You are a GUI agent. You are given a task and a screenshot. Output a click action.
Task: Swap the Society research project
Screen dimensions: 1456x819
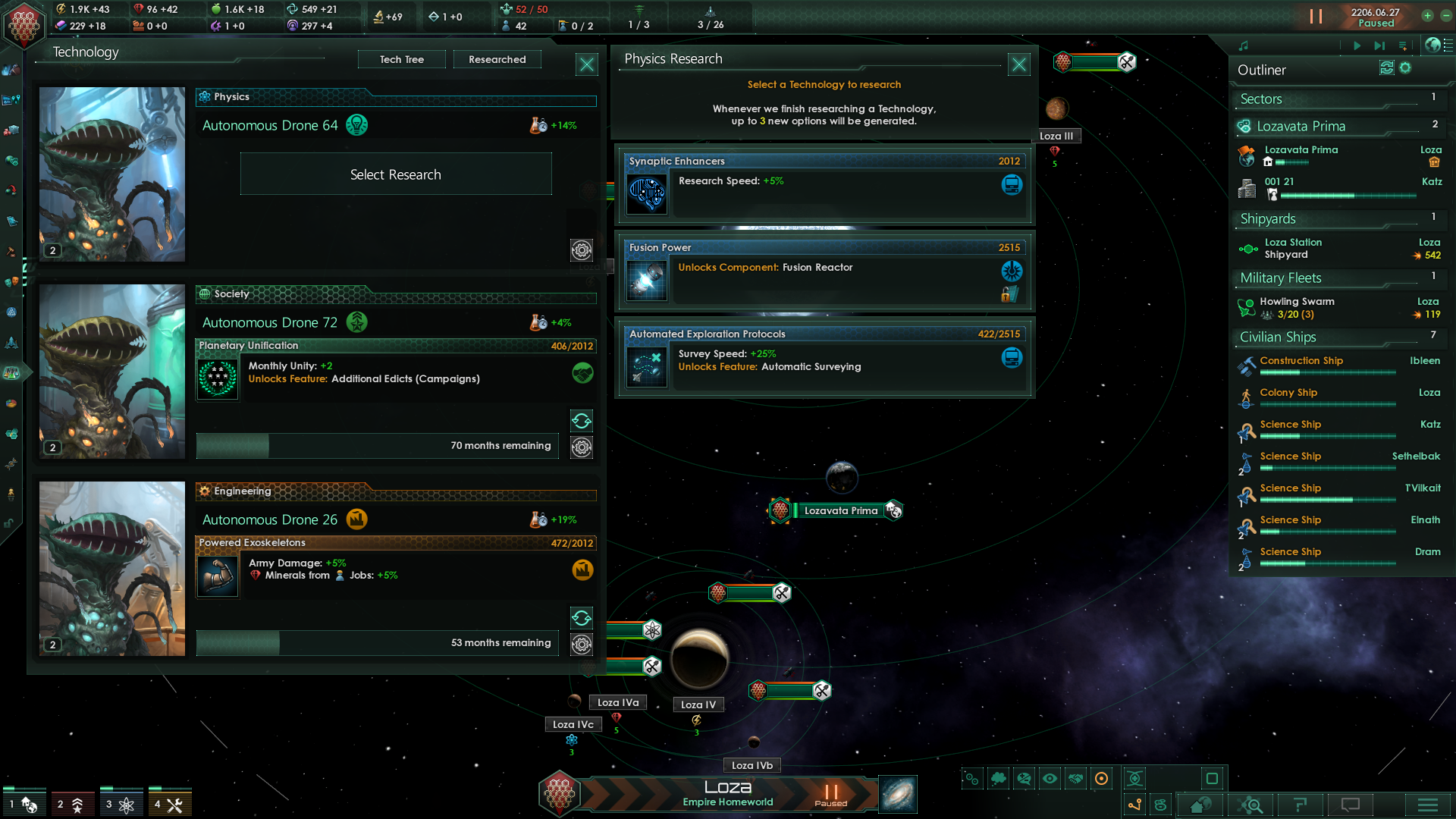point(582,421)
